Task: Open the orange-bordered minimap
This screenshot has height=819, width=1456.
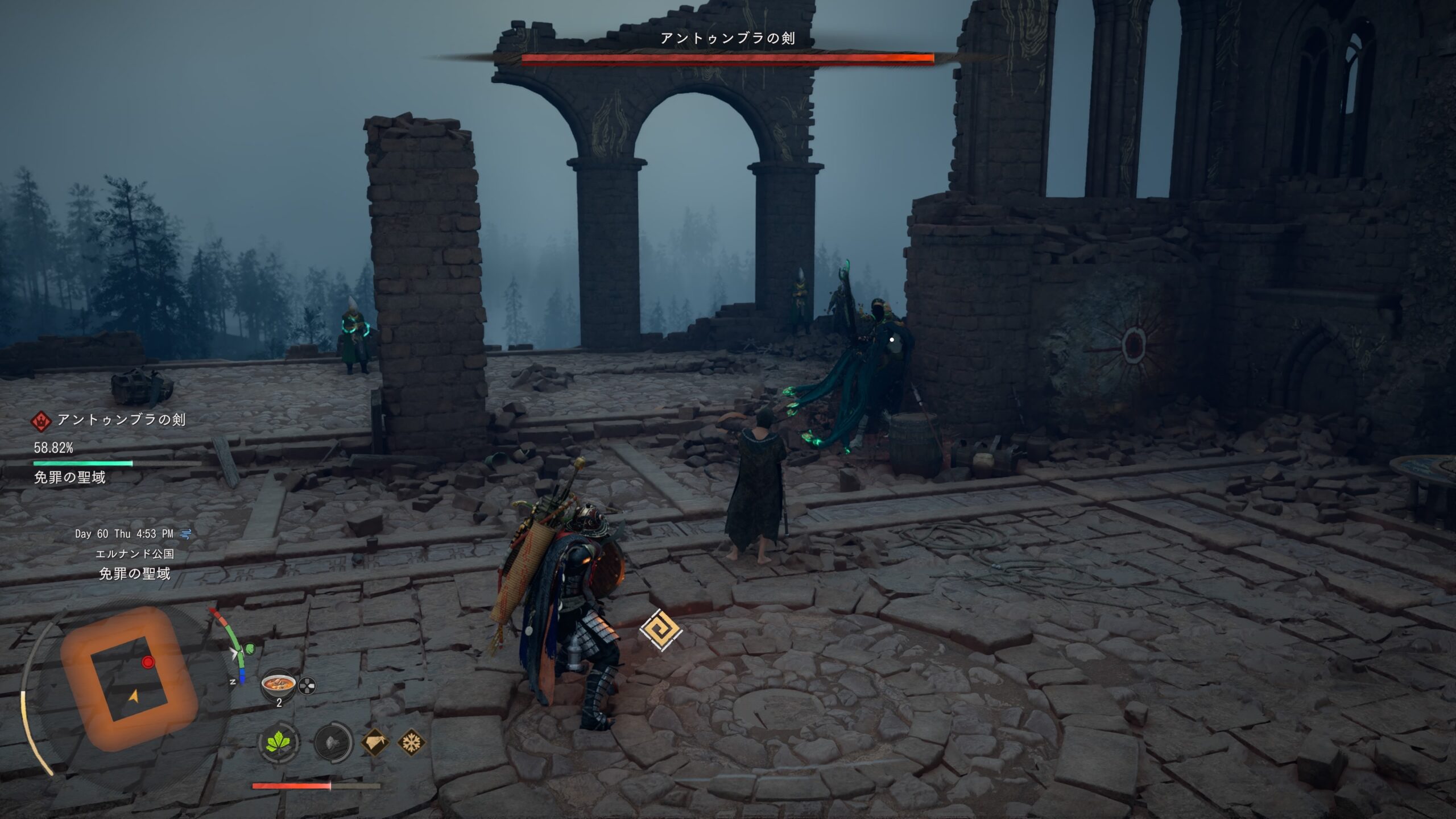Action: click(129, 679)
